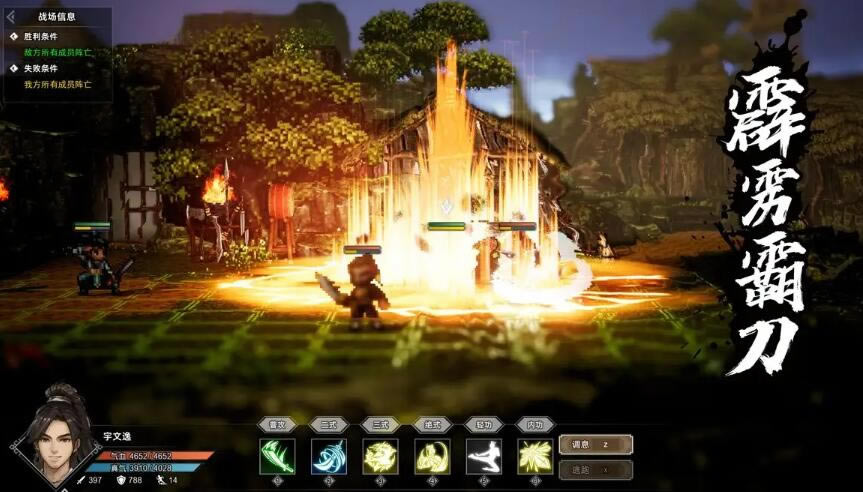Viewport: 863px width, 492px height.
Task: Trigger the 绝式 ultimate skill icon
Action: (x=432, y=456)
